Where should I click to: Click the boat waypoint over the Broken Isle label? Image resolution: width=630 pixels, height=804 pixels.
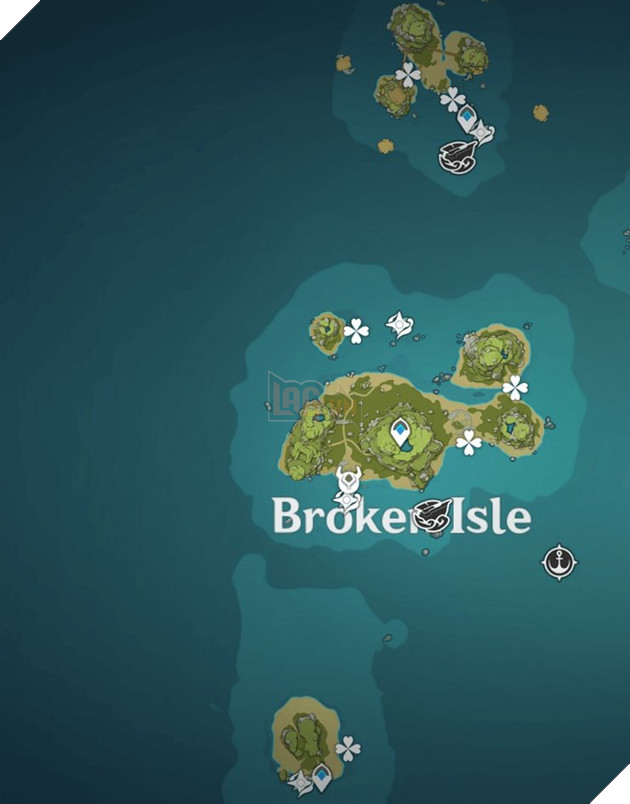(433, 516)
